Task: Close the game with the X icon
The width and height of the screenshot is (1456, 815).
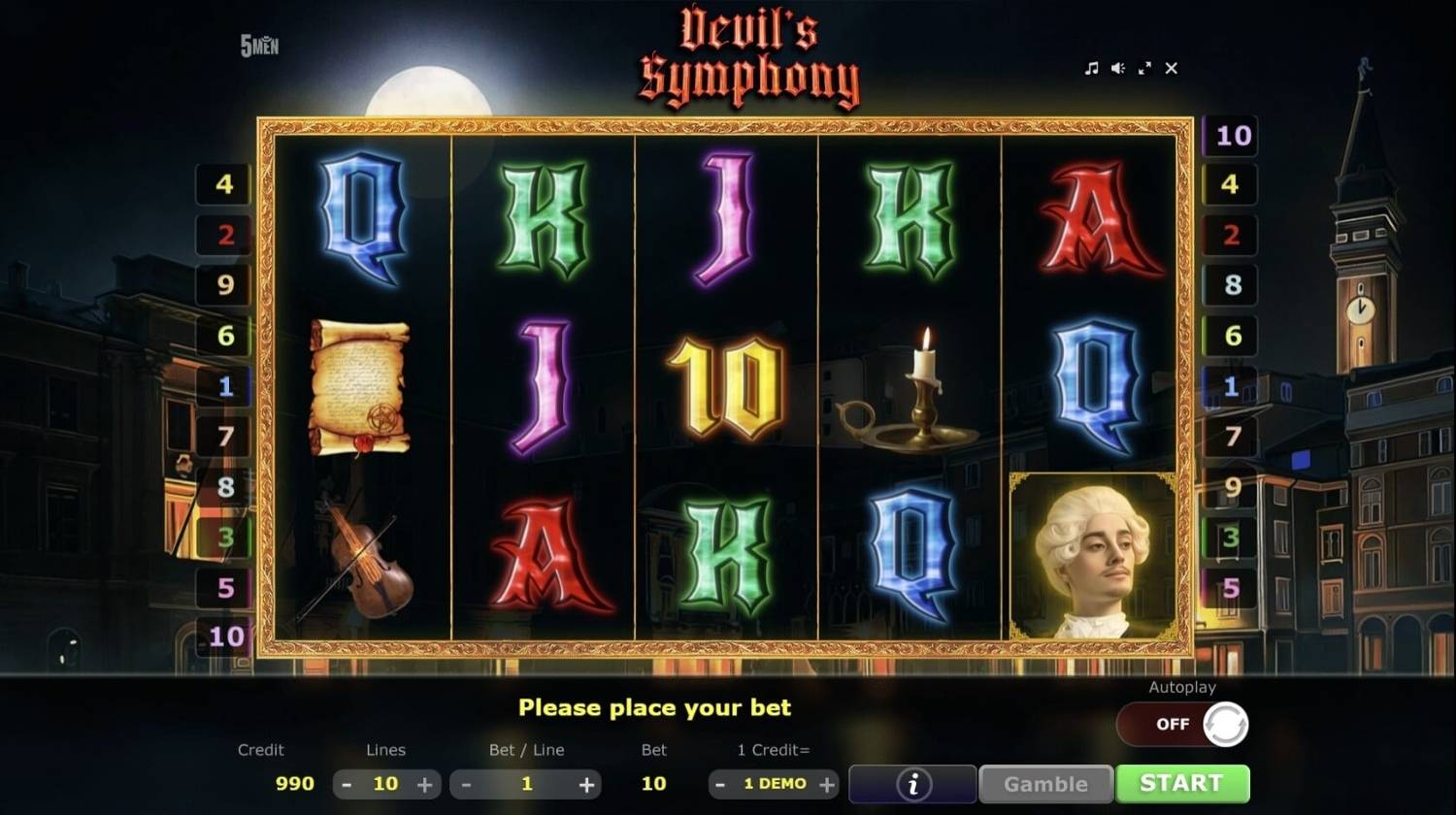Action: pos(1171,69)
